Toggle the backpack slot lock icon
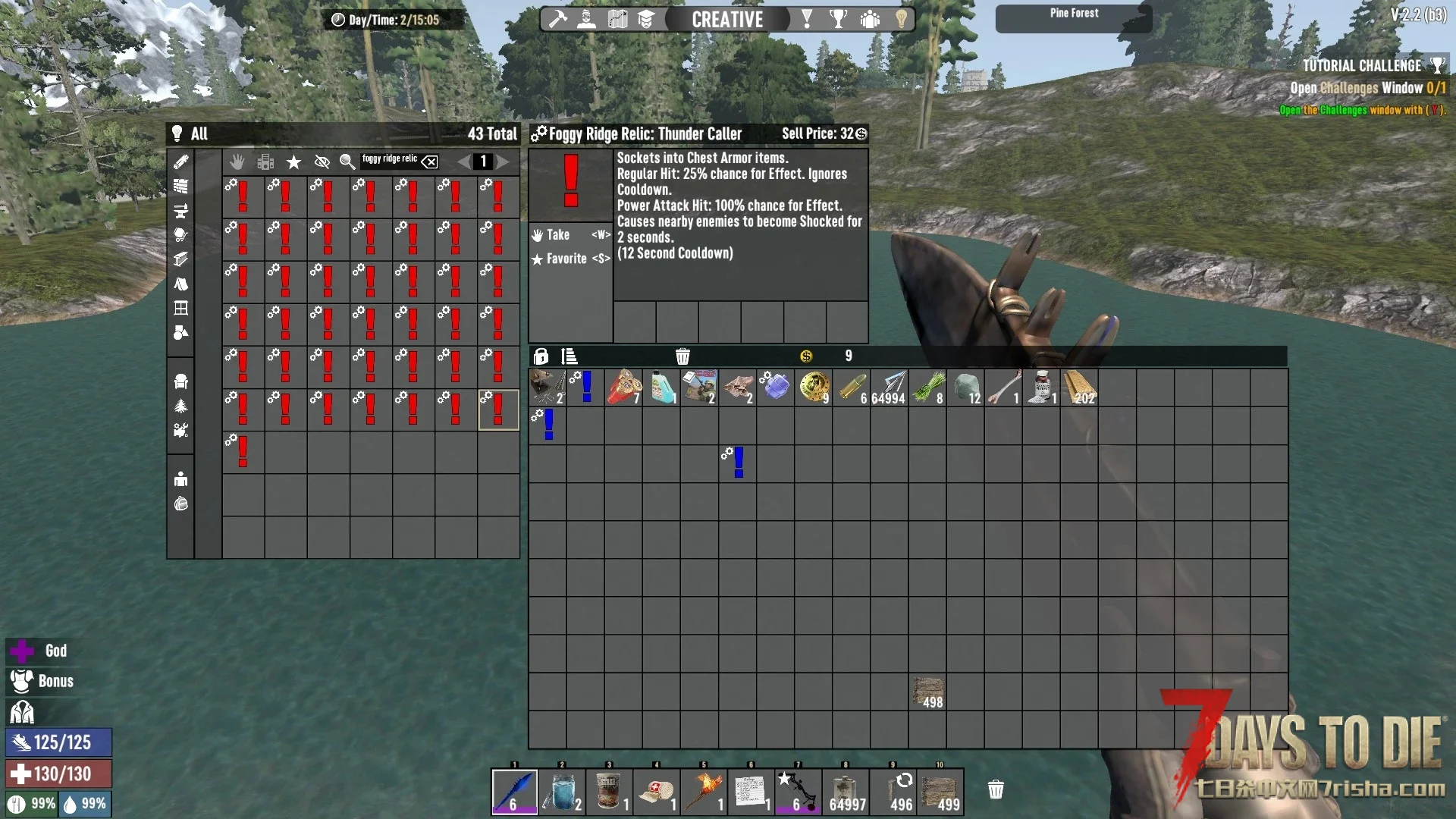 (541, 356)
